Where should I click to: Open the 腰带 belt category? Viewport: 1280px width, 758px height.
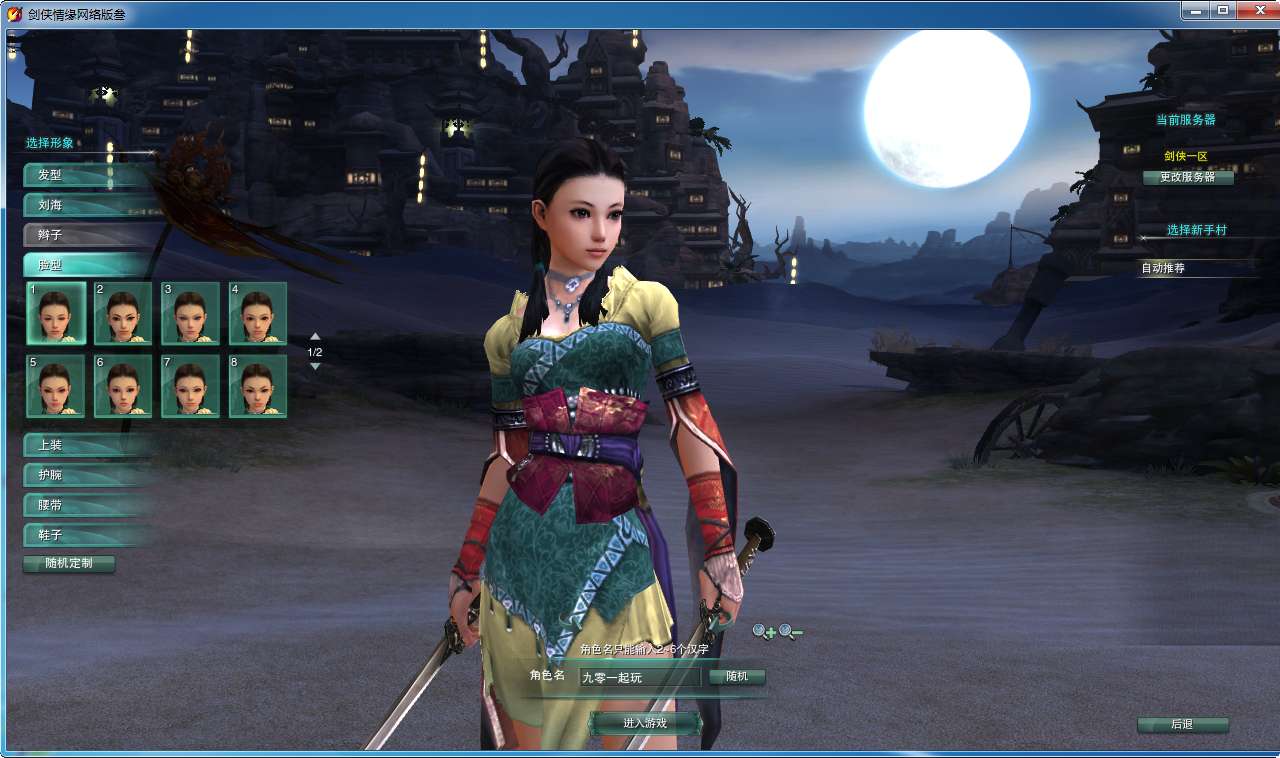[x=88, y=505]
